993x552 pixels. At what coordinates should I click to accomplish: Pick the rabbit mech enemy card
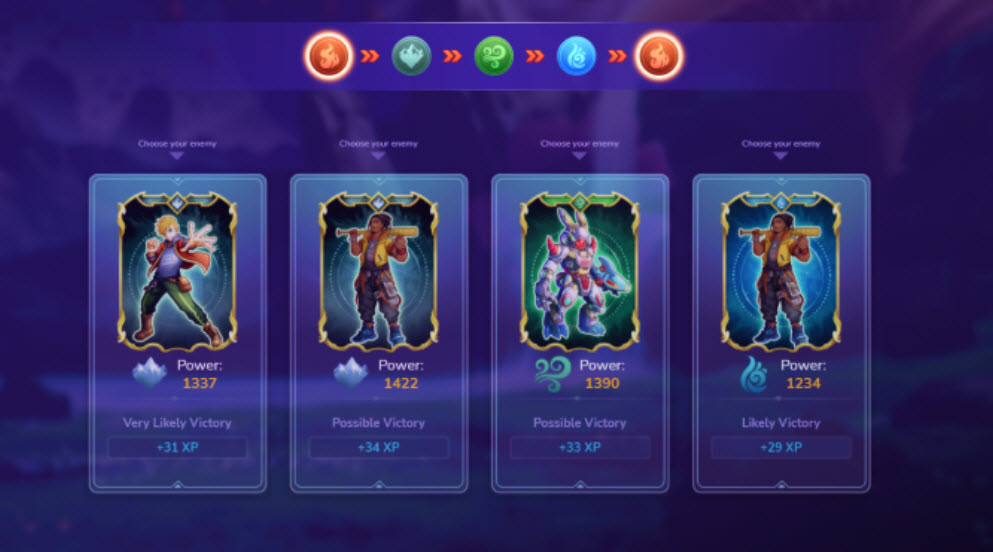pos(580,272)
